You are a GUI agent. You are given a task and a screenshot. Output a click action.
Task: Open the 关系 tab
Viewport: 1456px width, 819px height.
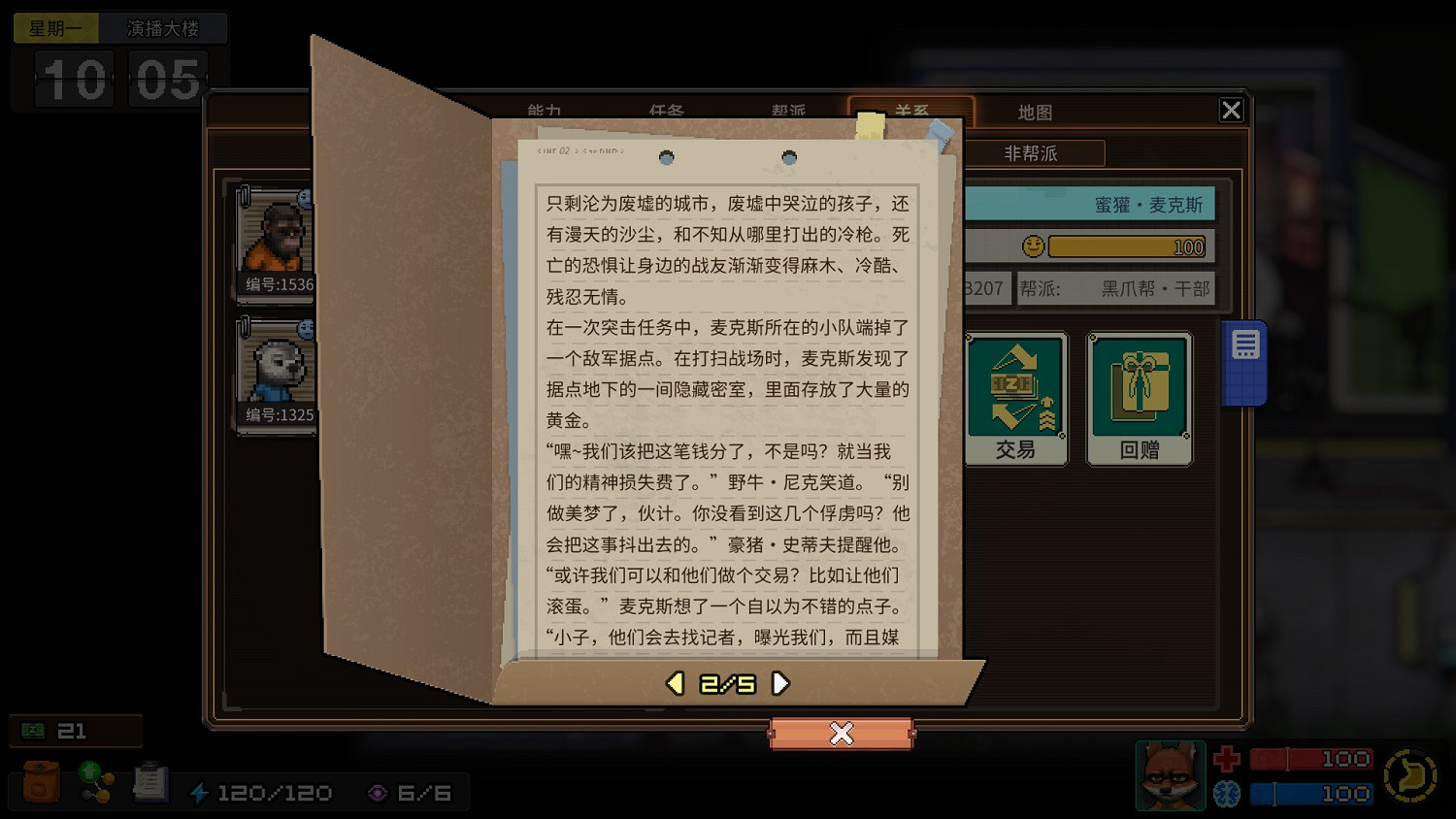912,112
